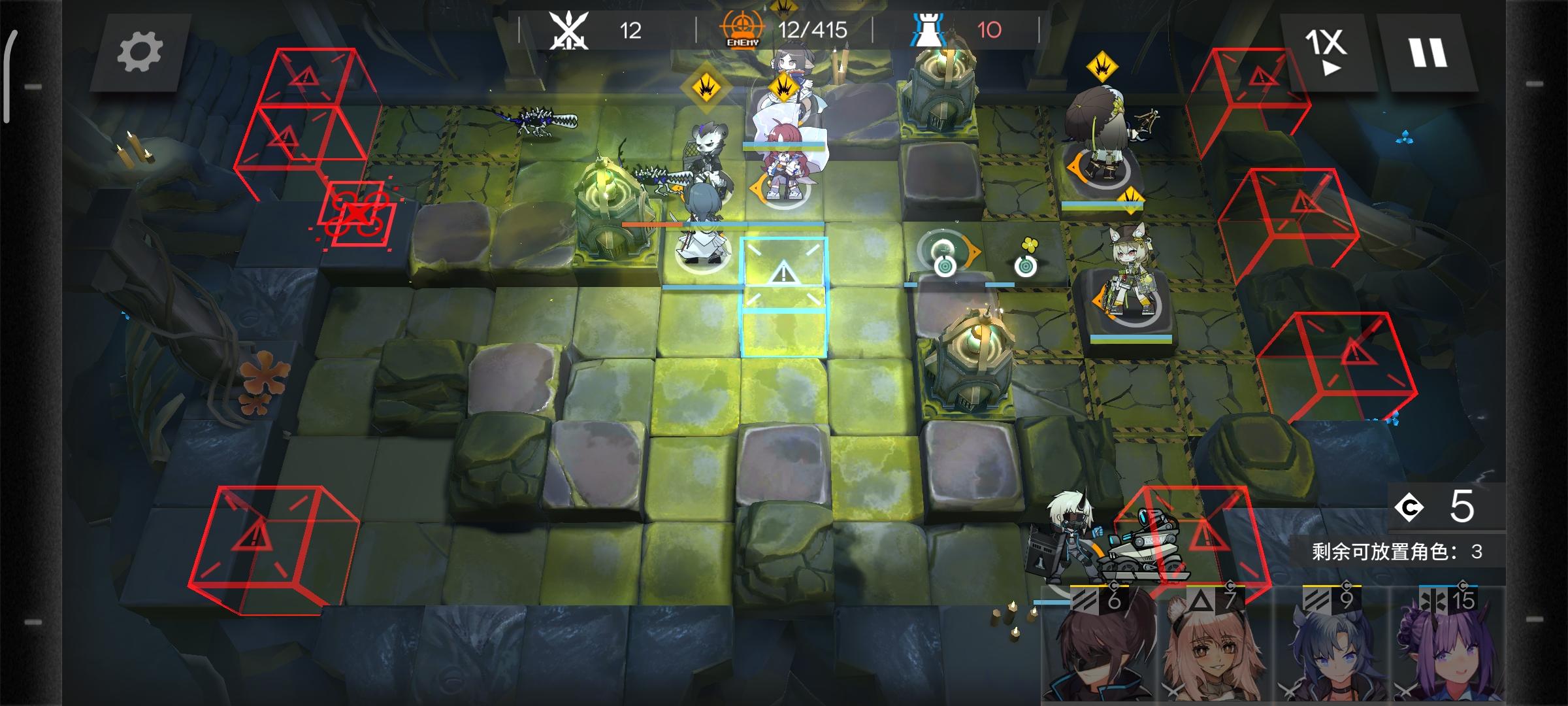Viewport: 1568px width, 706px height.
Task: Select the cyan highlighted warning tile
Action: coord(784,294)
